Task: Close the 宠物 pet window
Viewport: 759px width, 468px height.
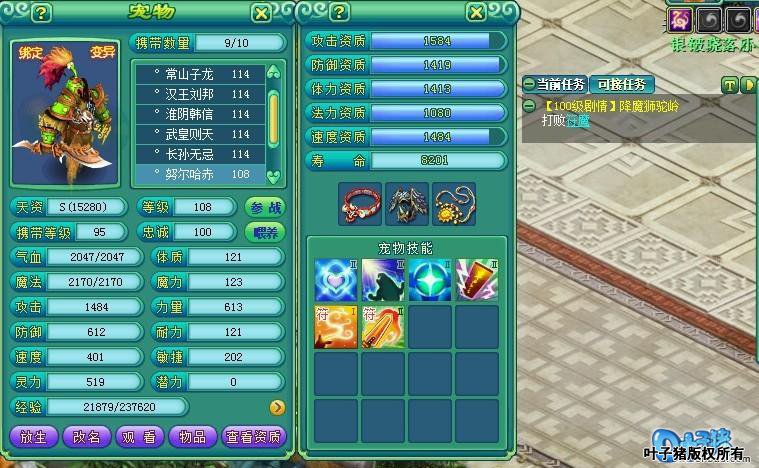Action: [x=261, y=13]
